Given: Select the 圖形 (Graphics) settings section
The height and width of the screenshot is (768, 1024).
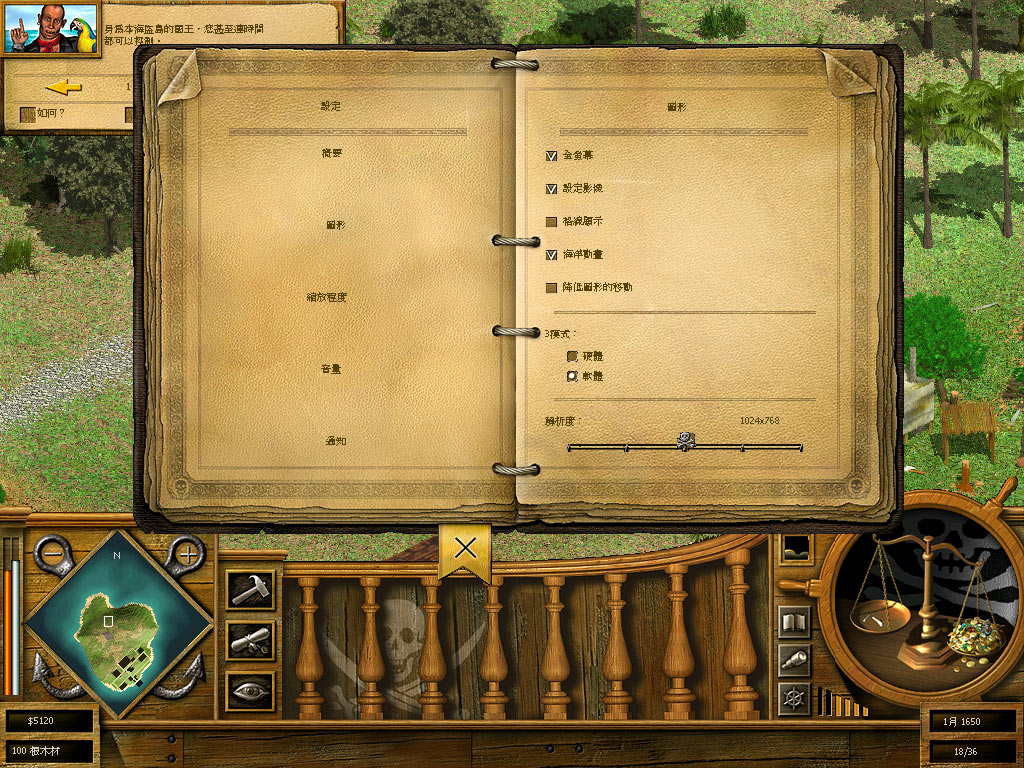Looking at the screenshot, I should [335, 225].
